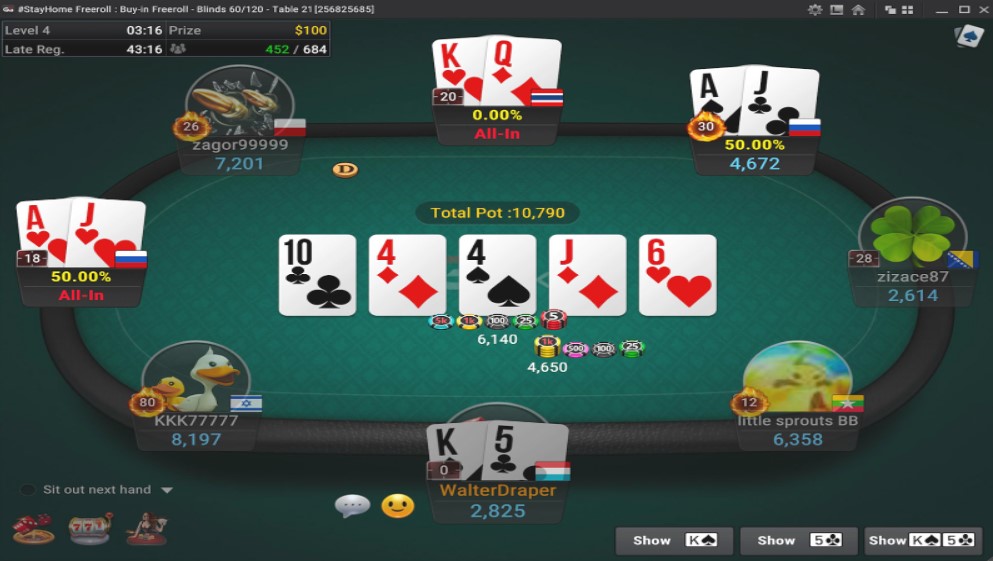Click the spade card icon
The width and height of the screenshot is (993, 561).
[x=968, y=37]
